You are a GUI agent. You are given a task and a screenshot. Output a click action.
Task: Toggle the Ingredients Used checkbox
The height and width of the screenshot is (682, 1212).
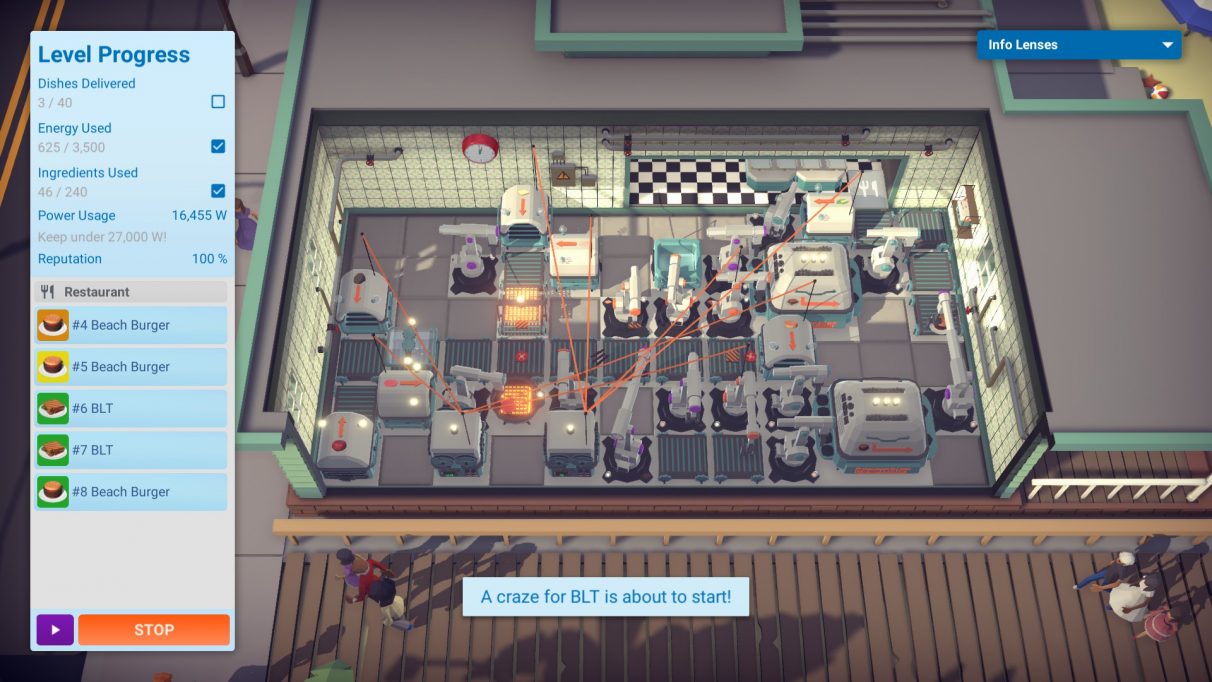tap(218, 191)
